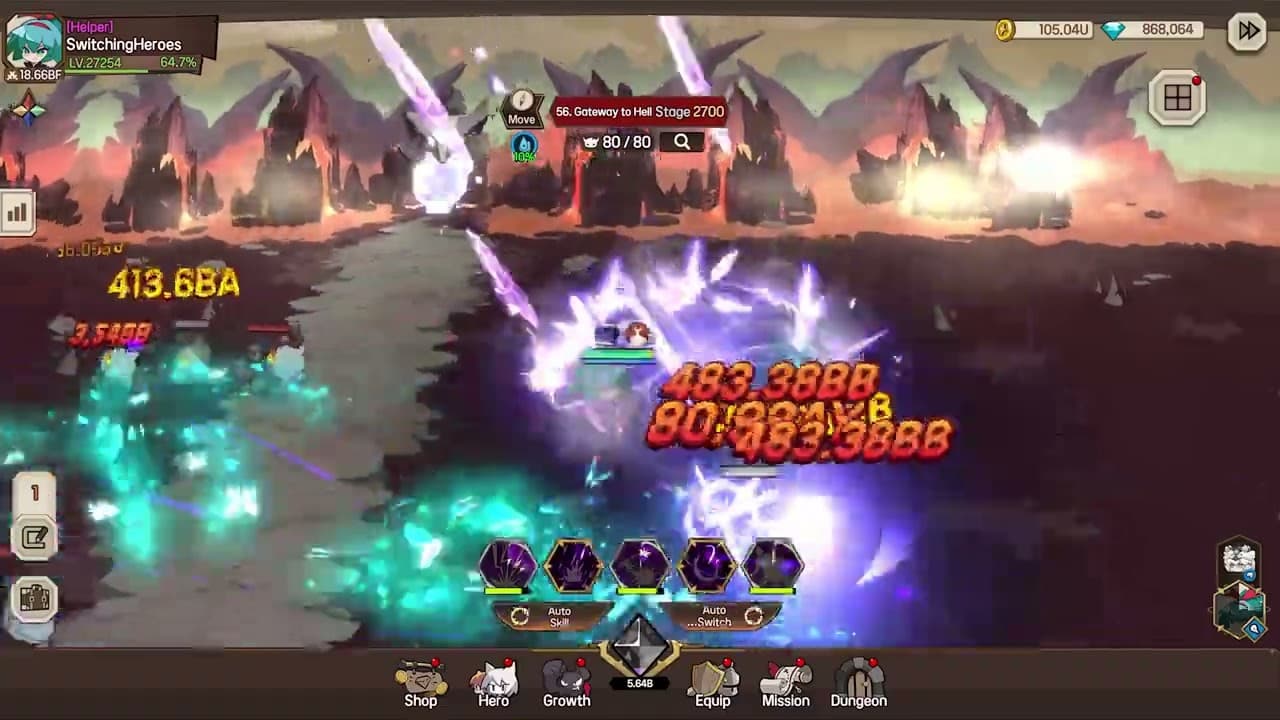The image size is (1280, 720).
Task: Open the battle statistics bar-chart icon
Action: point(18,212)
